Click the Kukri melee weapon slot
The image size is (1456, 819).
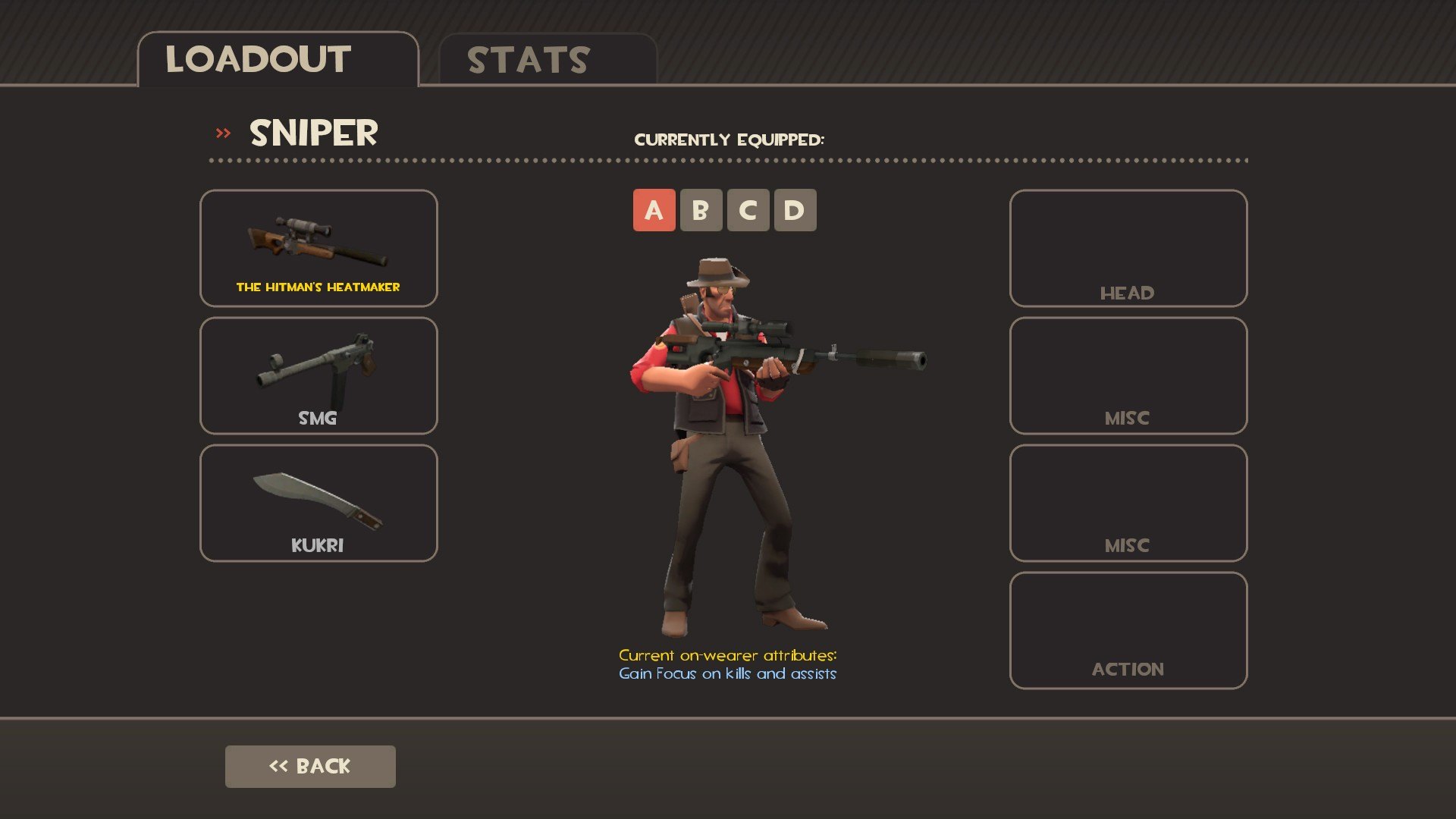tap(318, 503)
